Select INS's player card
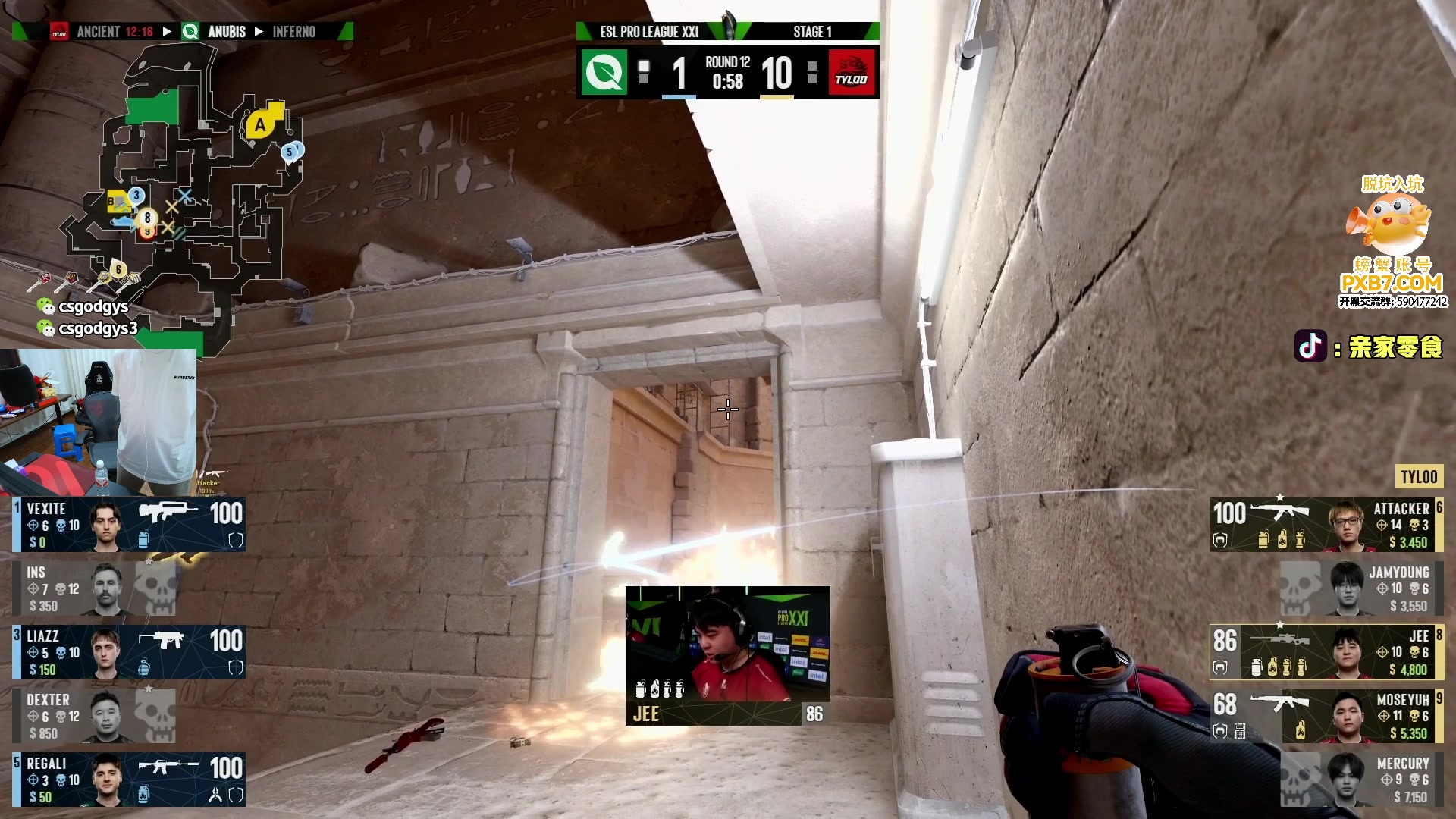 (95, 588)
